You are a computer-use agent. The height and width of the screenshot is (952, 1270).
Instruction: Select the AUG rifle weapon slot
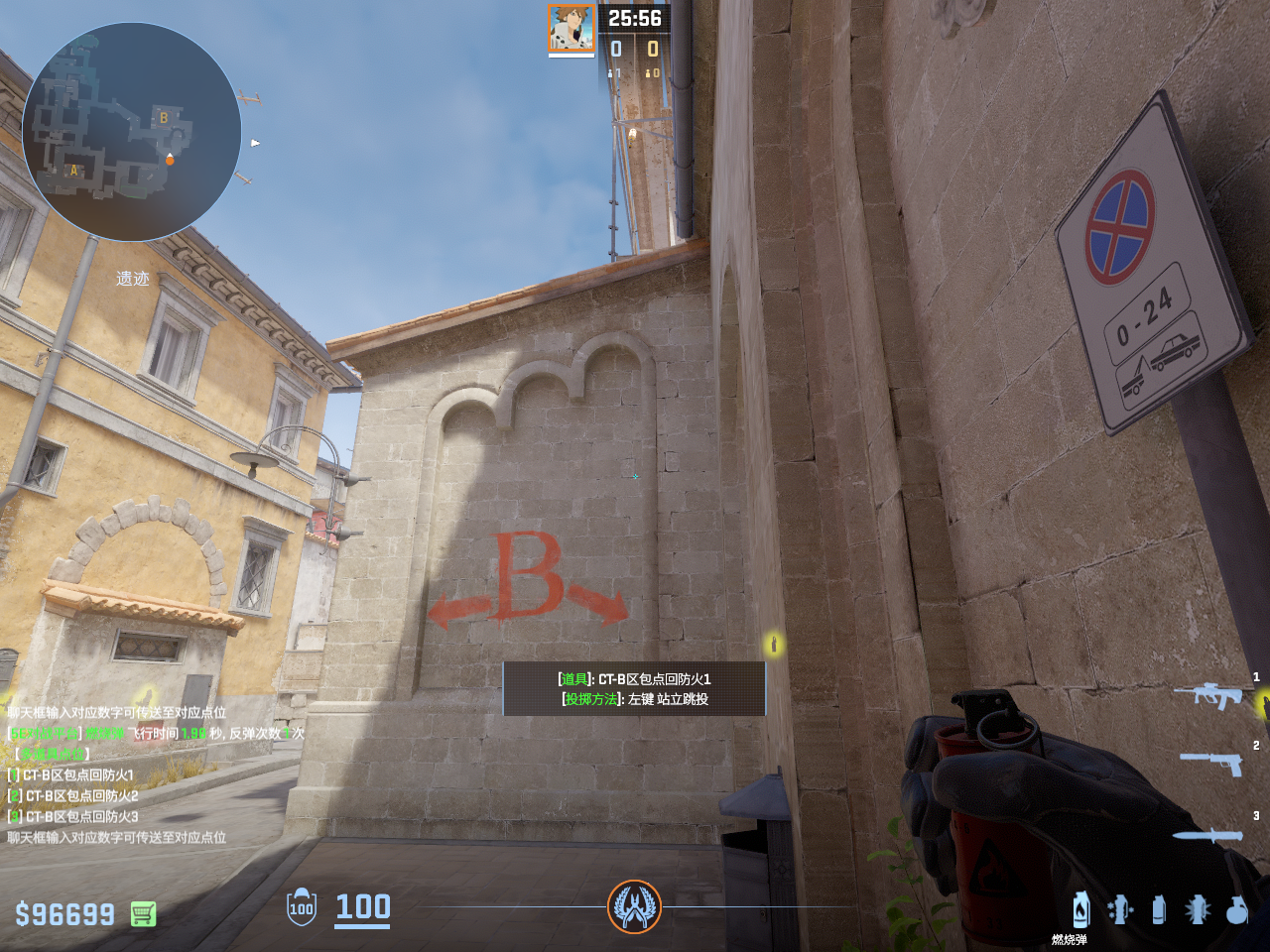click(x=1209, y=694)
